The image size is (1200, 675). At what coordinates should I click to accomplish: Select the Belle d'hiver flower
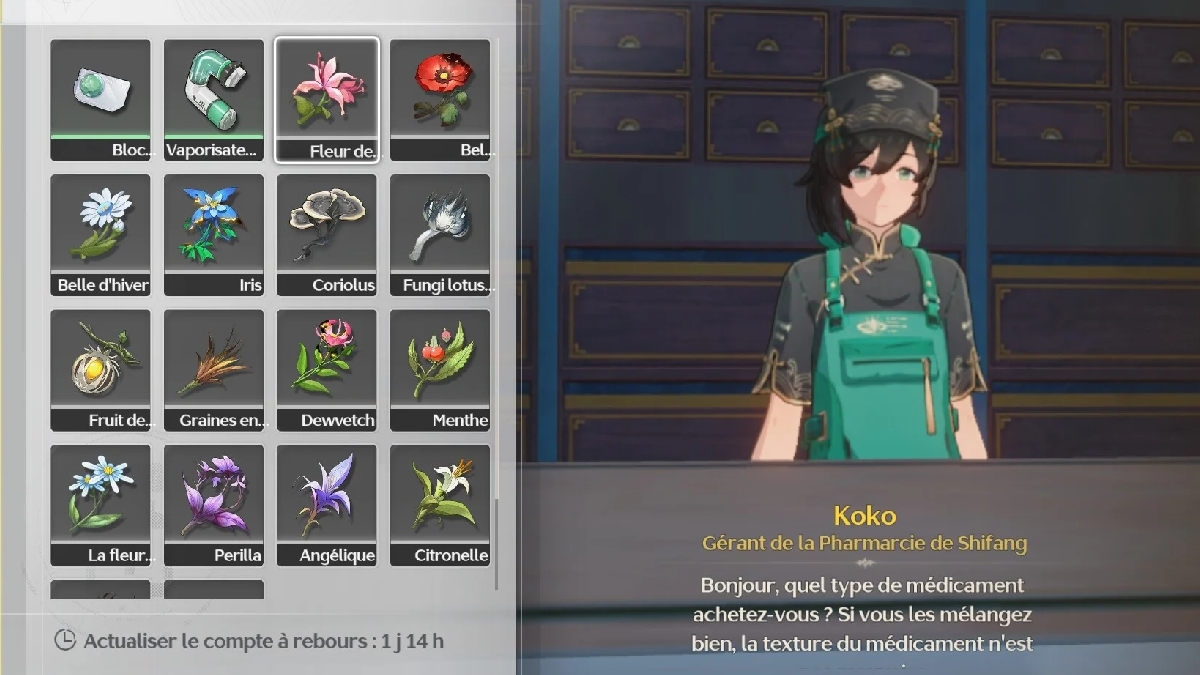[x=100, y=235]
